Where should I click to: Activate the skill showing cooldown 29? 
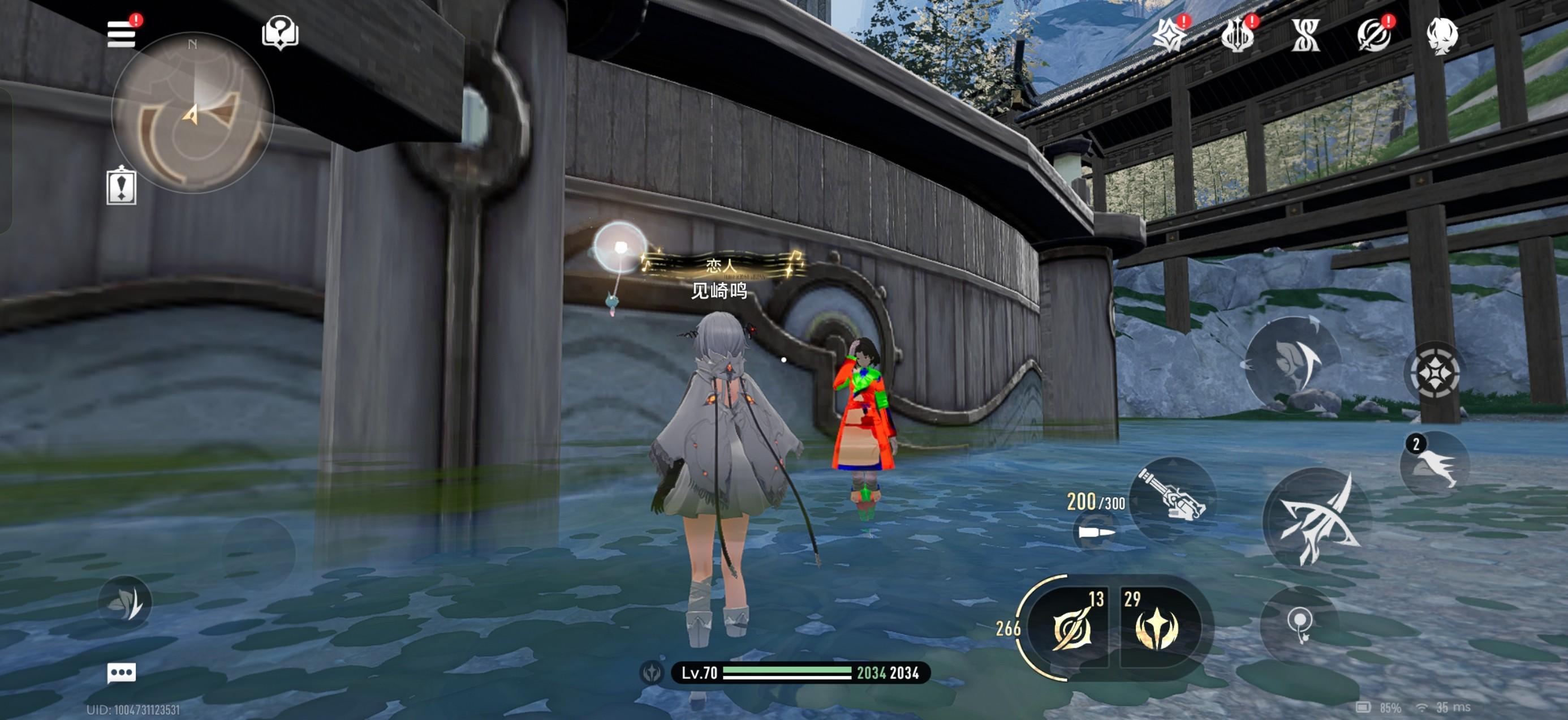point(1157,627)
